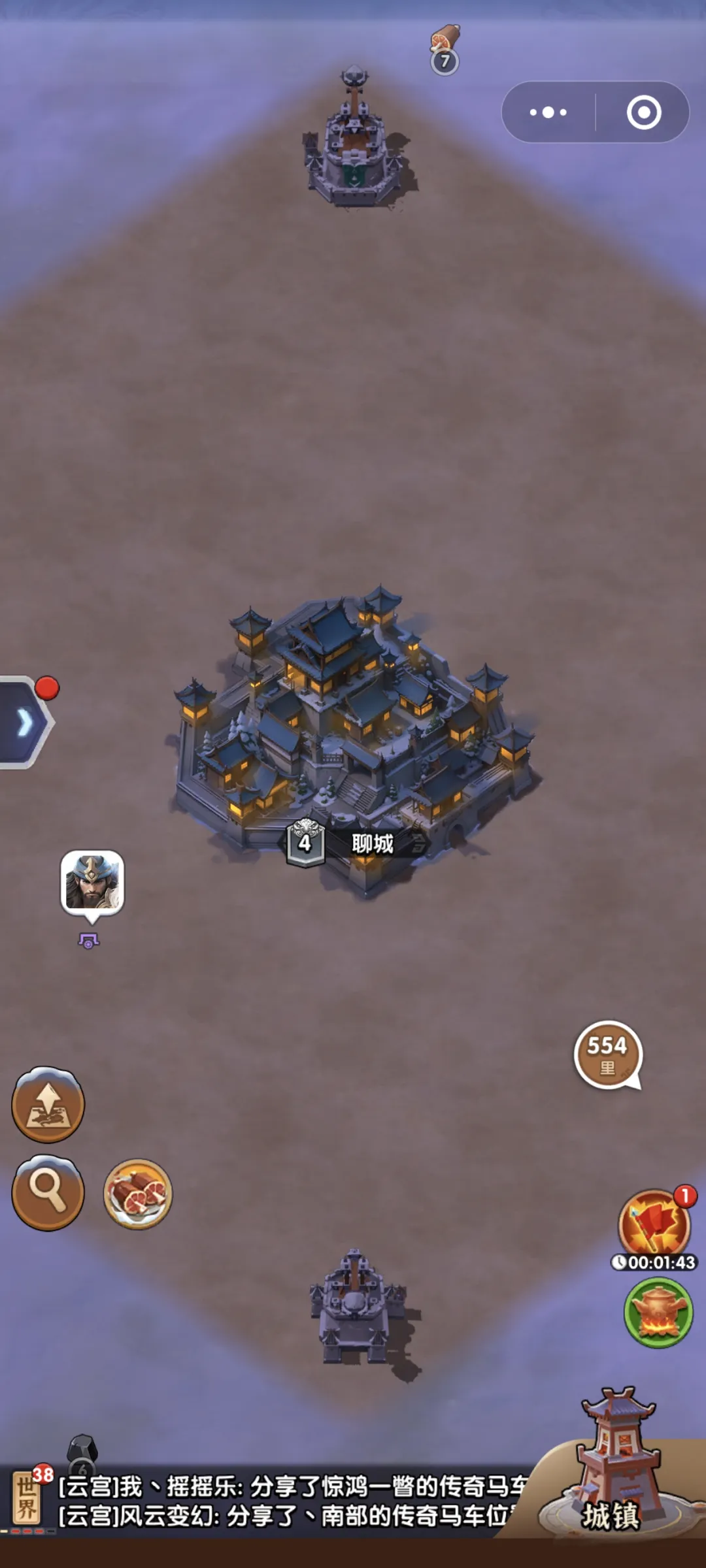
Task: Open the map arrow button
Action: click(x=48, y=1105)
